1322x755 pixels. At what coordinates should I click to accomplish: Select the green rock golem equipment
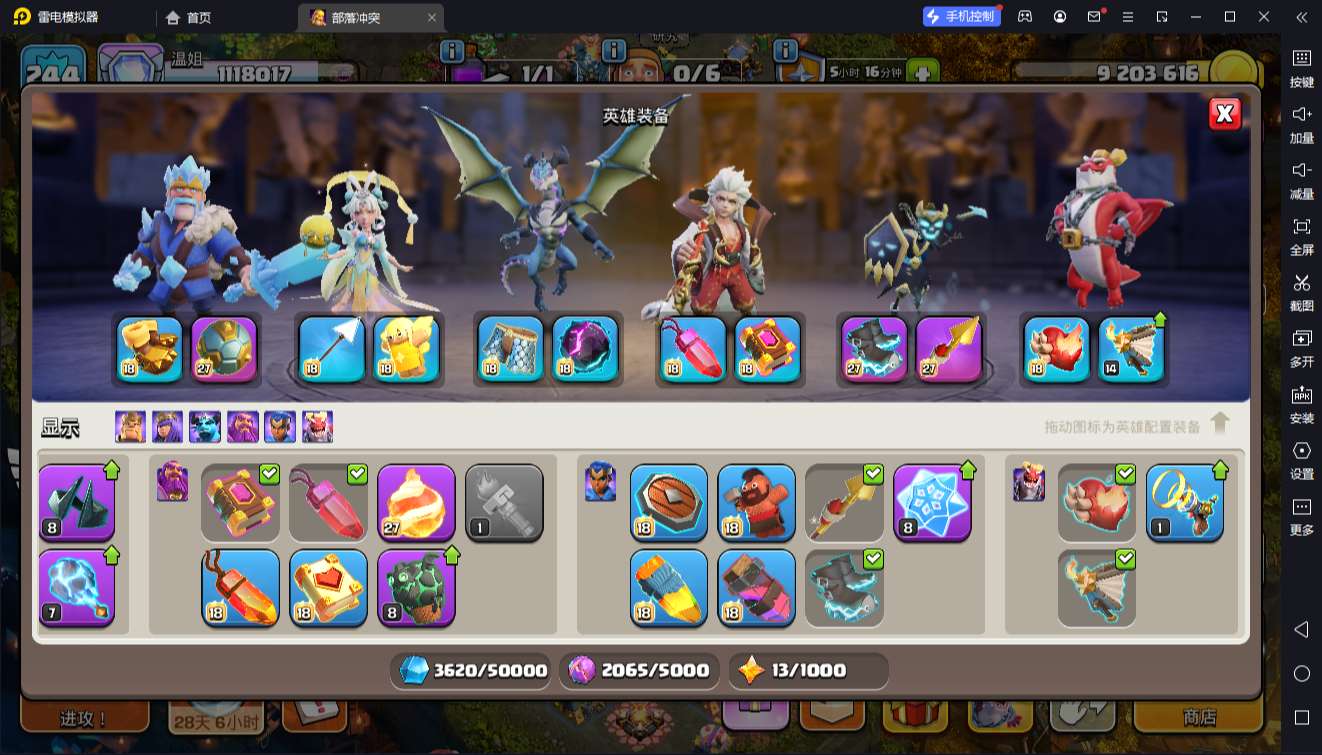416,588
